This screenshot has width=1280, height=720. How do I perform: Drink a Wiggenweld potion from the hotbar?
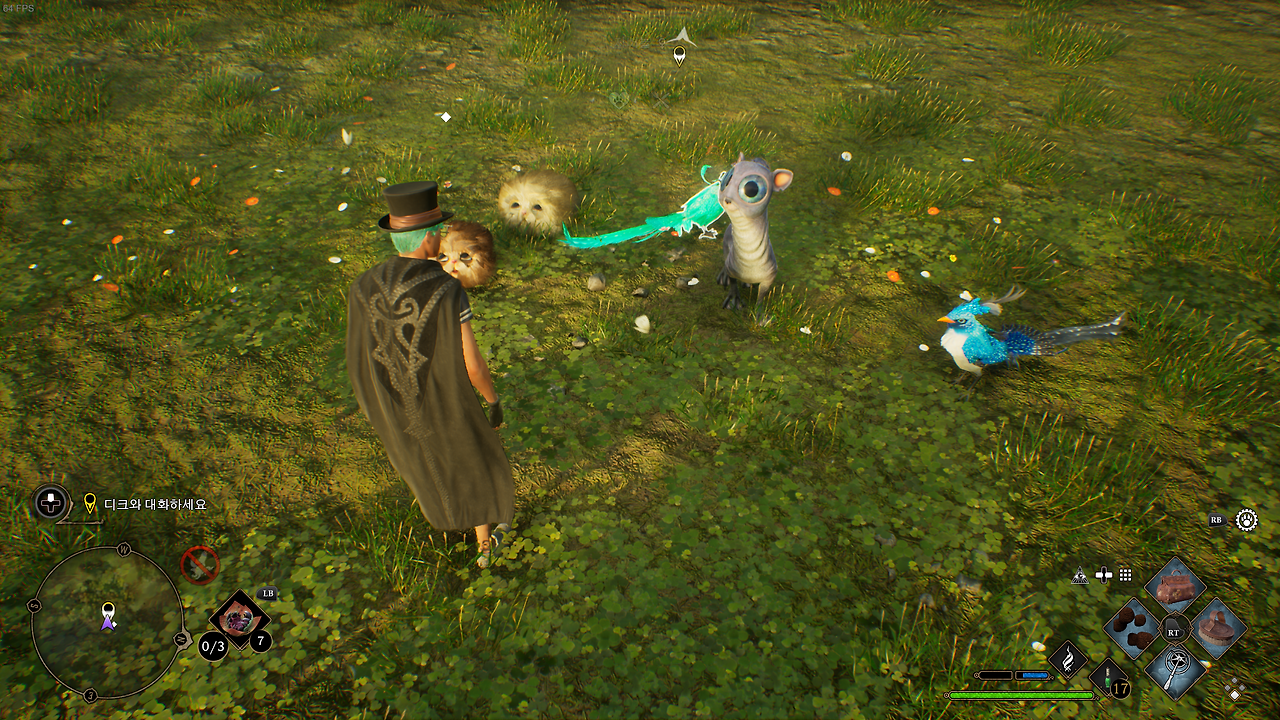tap(1107, 679)
